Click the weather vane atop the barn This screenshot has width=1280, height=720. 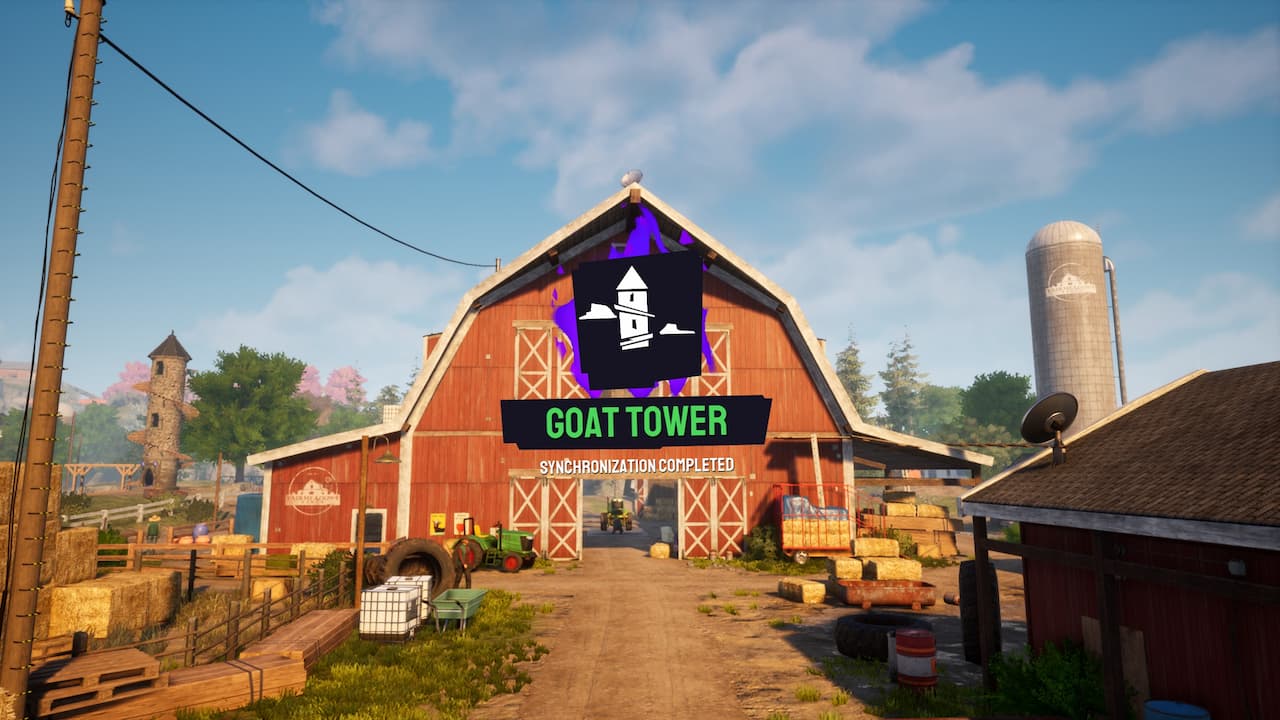(x=632, y=178)
